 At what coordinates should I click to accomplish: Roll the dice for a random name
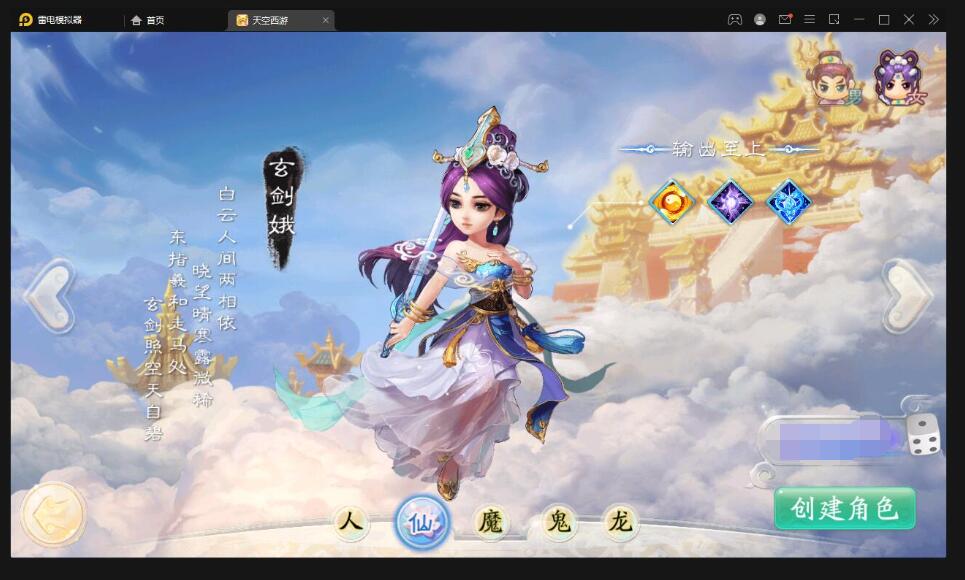tap(923, 436)
